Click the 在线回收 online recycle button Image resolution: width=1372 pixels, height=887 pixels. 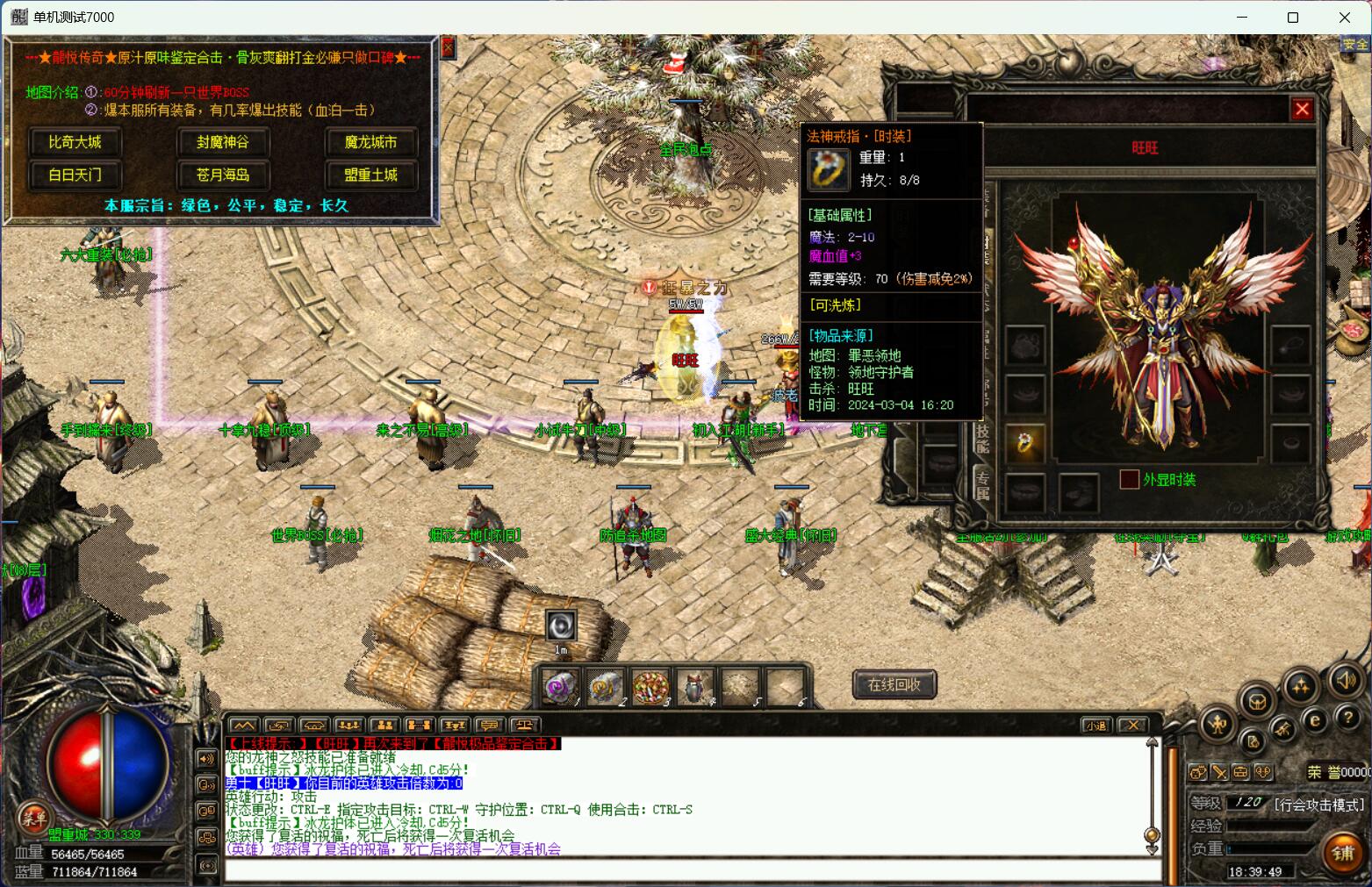point(894,684)
